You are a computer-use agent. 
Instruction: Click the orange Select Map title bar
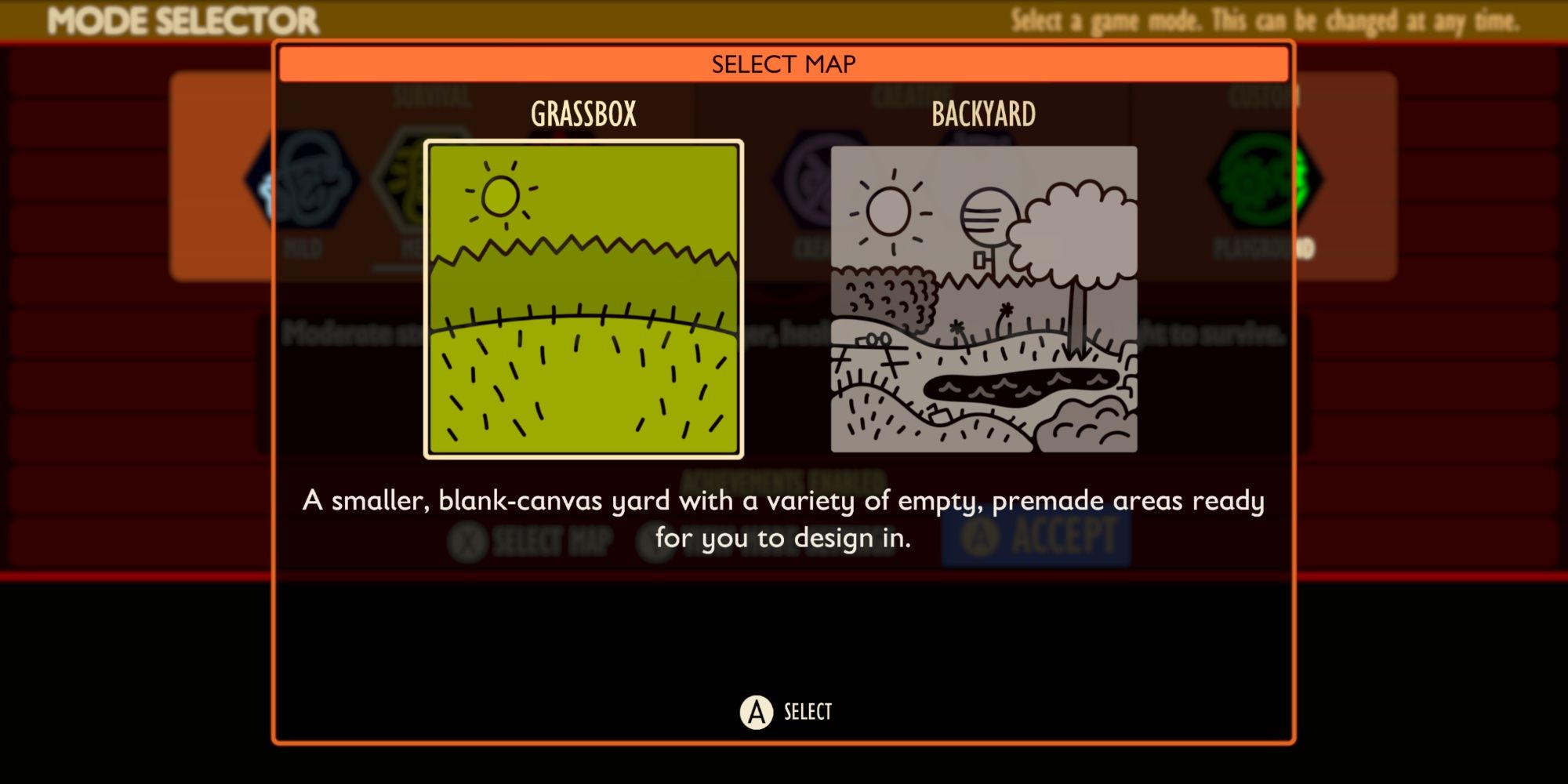(784, 64)
